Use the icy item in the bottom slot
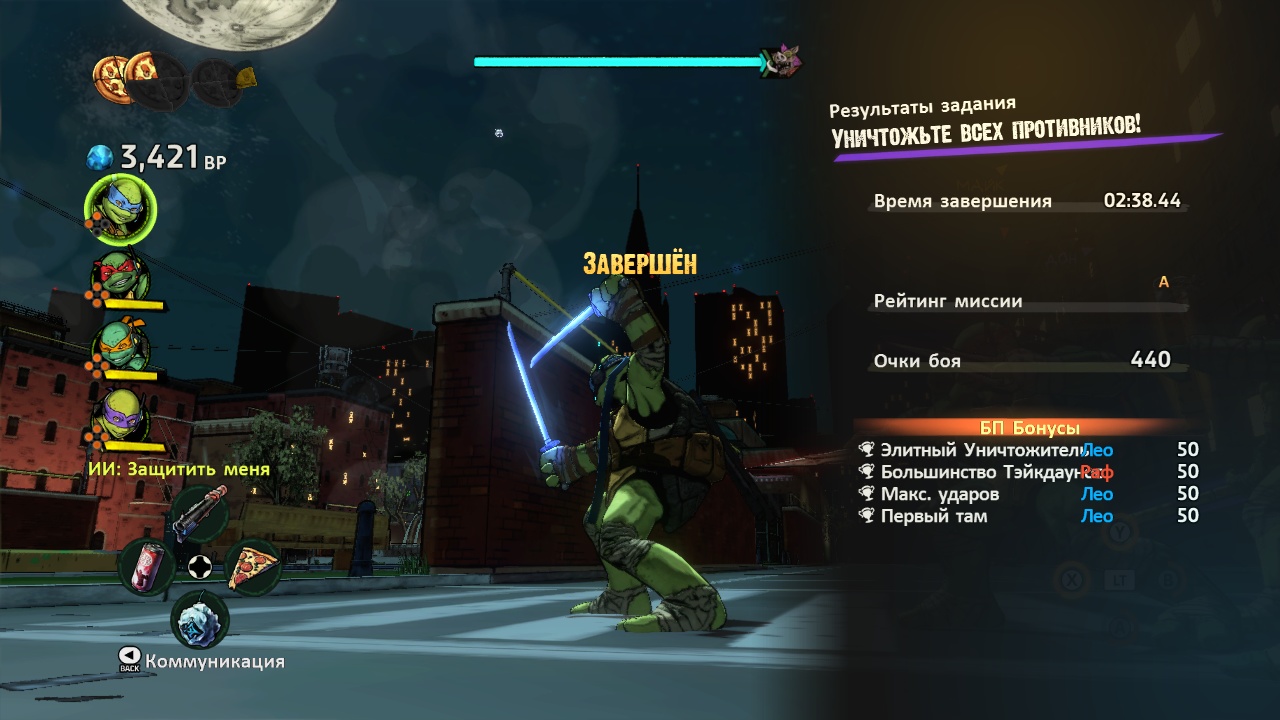 (200, 621)
